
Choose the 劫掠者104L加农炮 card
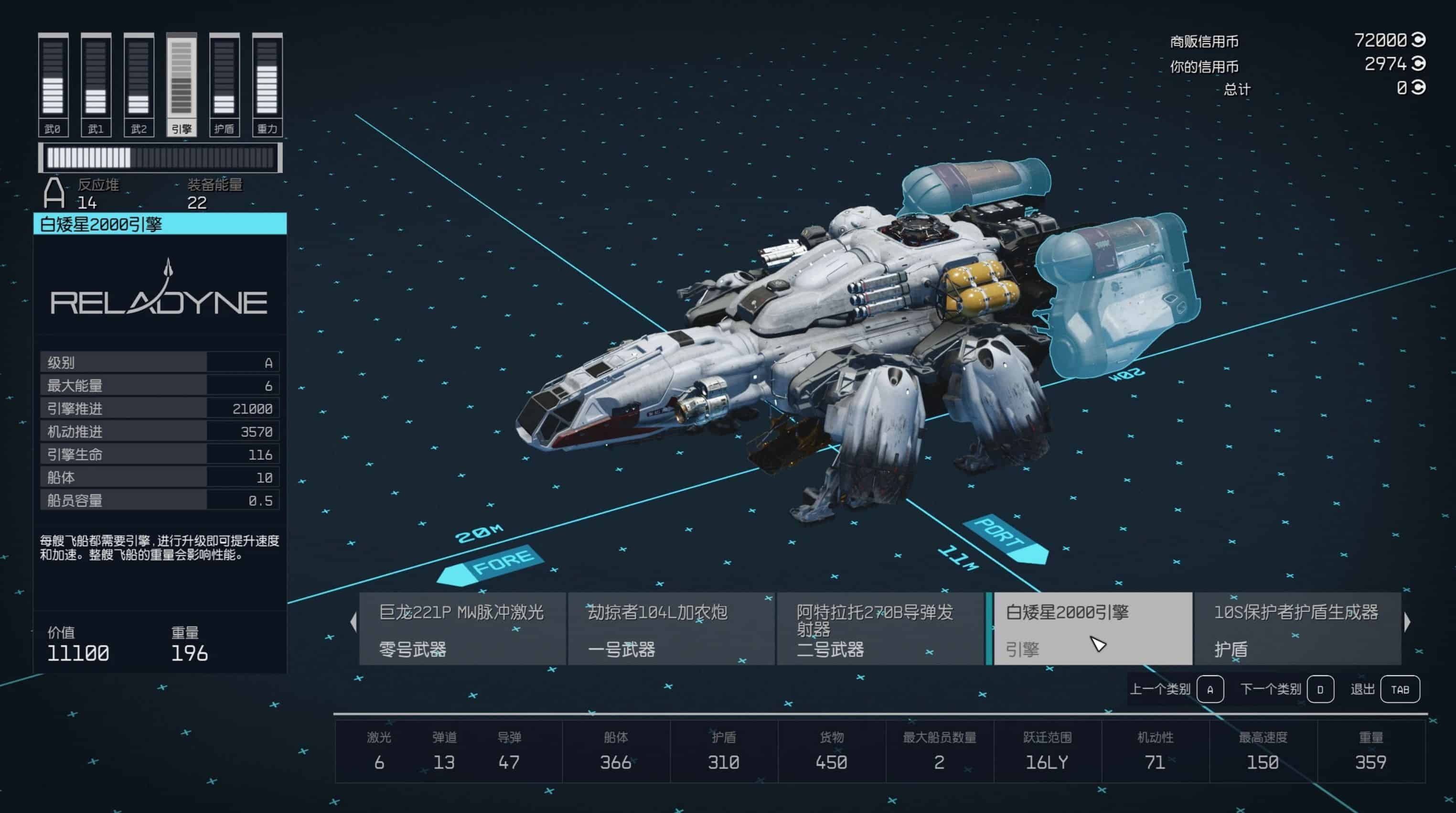point(671,629)
